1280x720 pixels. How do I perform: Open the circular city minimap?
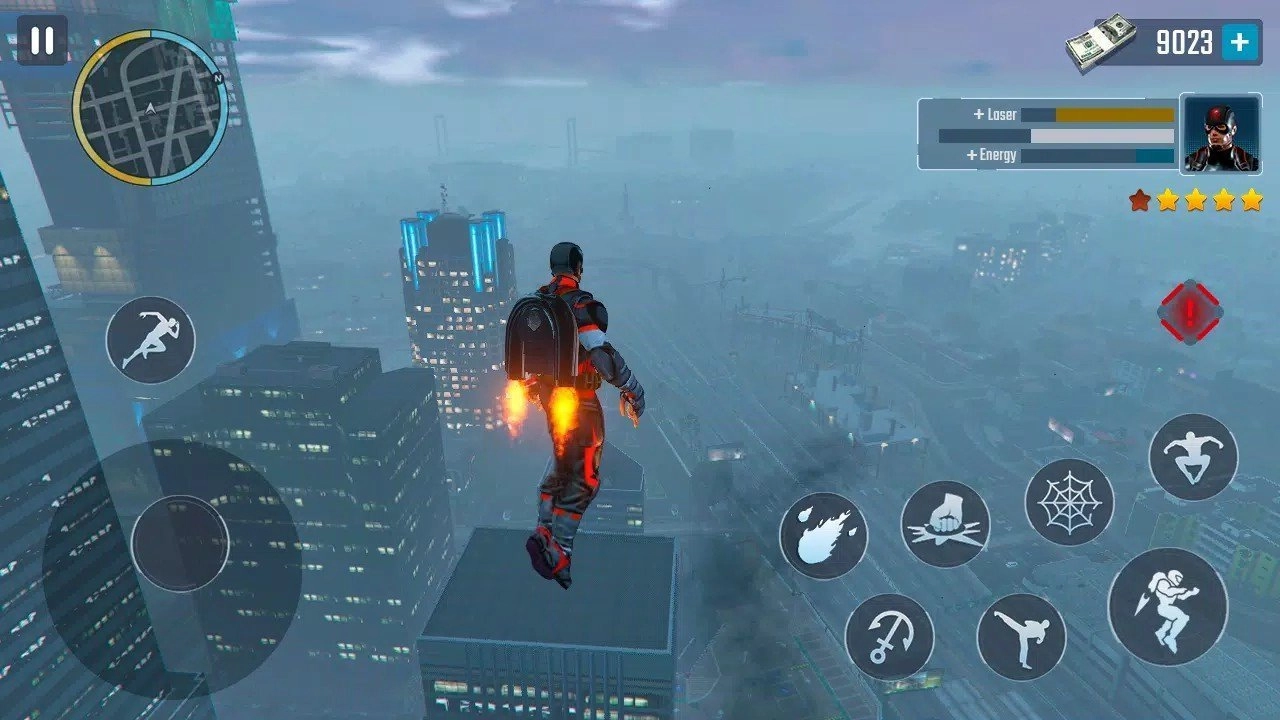point(150,107)
